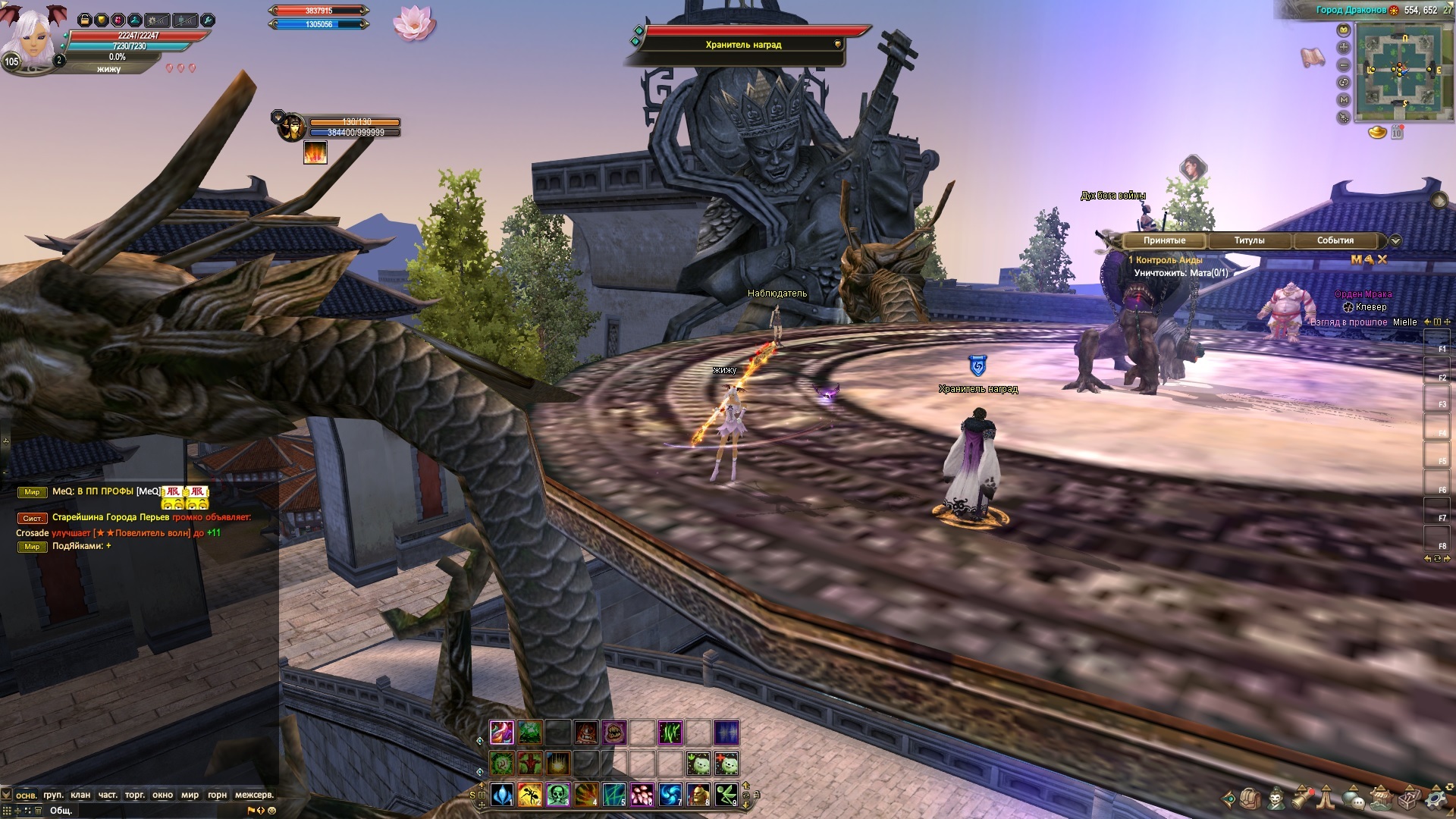Open the backpack inventory icon
Screen dimensions: 1456x819
tap(1250, 799)
